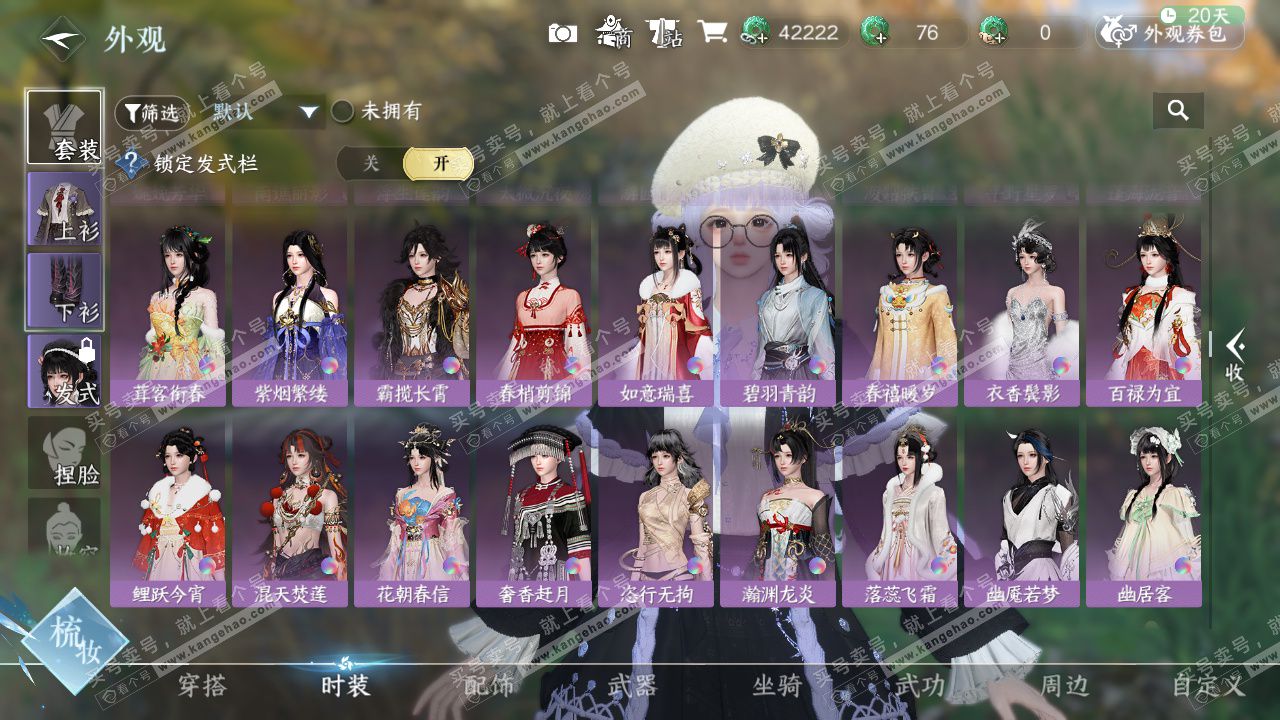Open the shopping cart
This screenshot has height=720, width=1280.
click(x=712, y=32)
